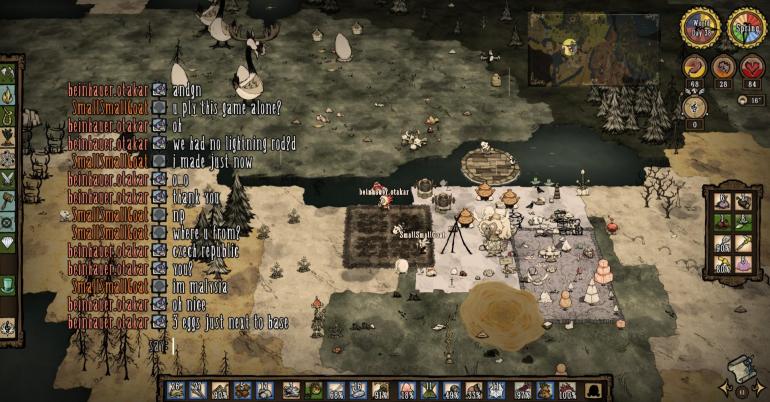Screen dimensions: 770x402
Task: Open the Fight crossed-swords crafting tab
Action: pos(8,178)
